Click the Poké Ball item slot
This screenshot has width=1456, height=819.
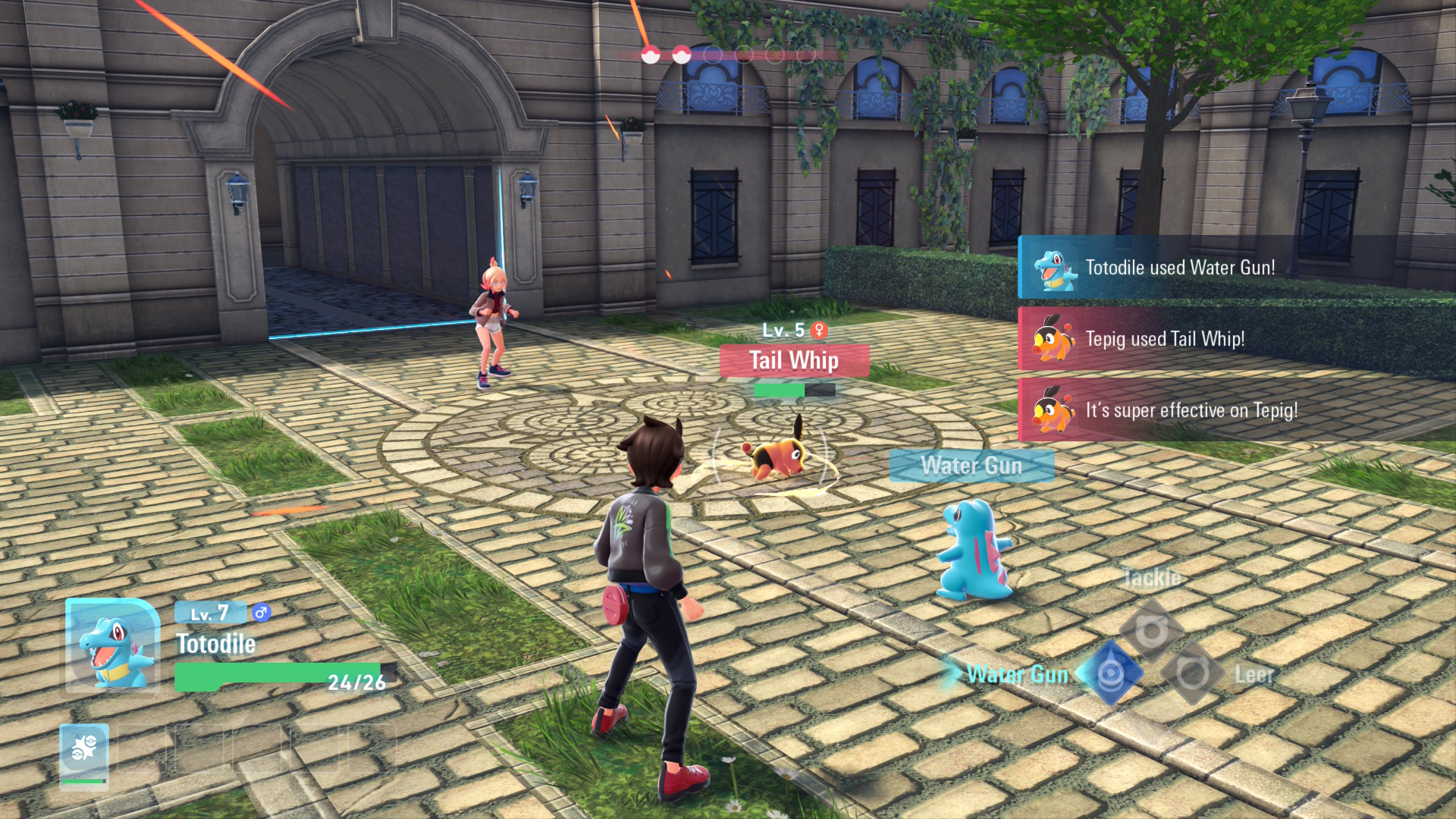[x=84, y=753]
